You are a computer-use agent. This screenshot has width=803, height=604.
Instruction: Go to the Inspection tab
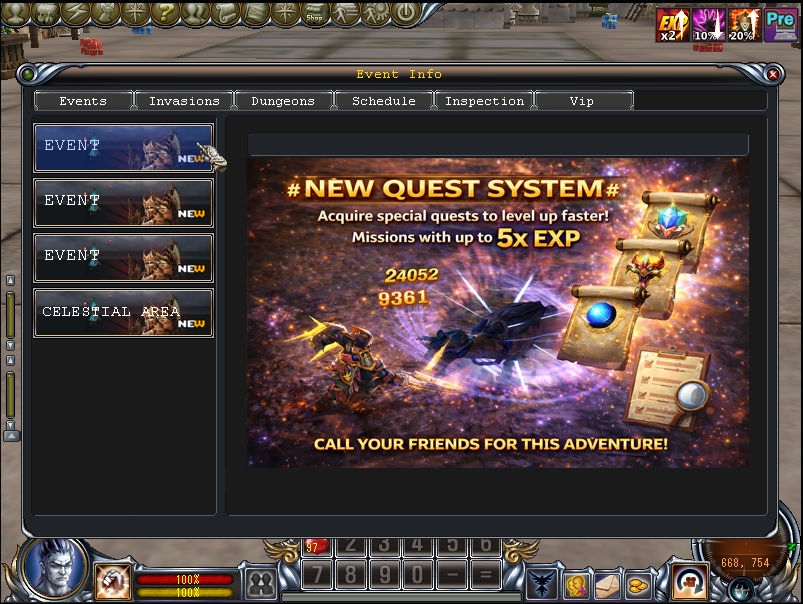[484, 101]
